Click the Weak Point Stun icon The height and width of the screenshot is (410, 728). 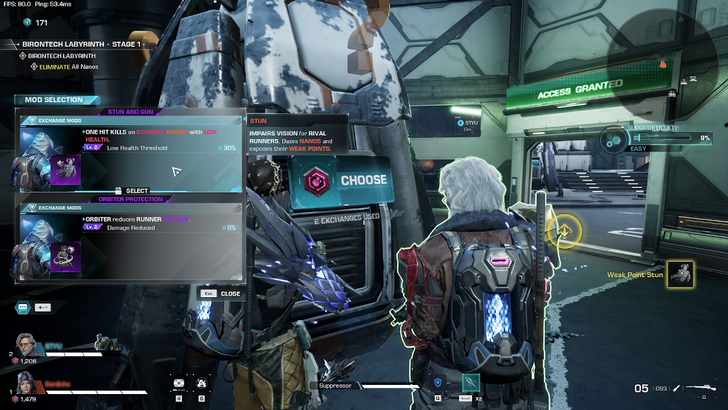(681, 274)
